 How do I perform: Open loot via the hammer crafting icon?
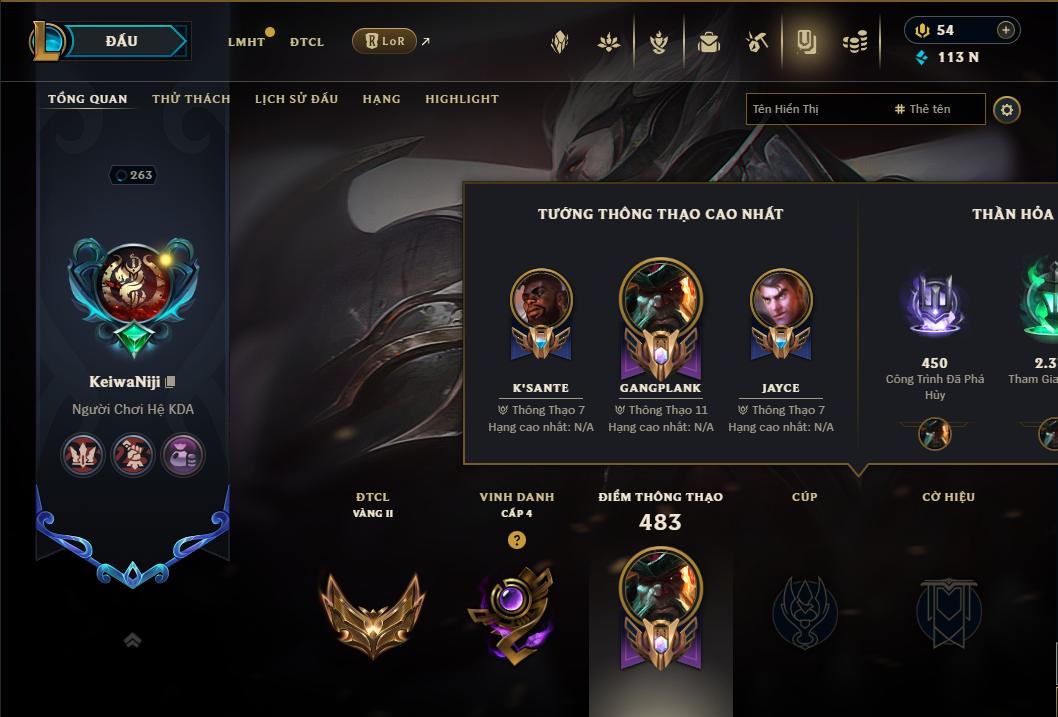tap(757, 42)
